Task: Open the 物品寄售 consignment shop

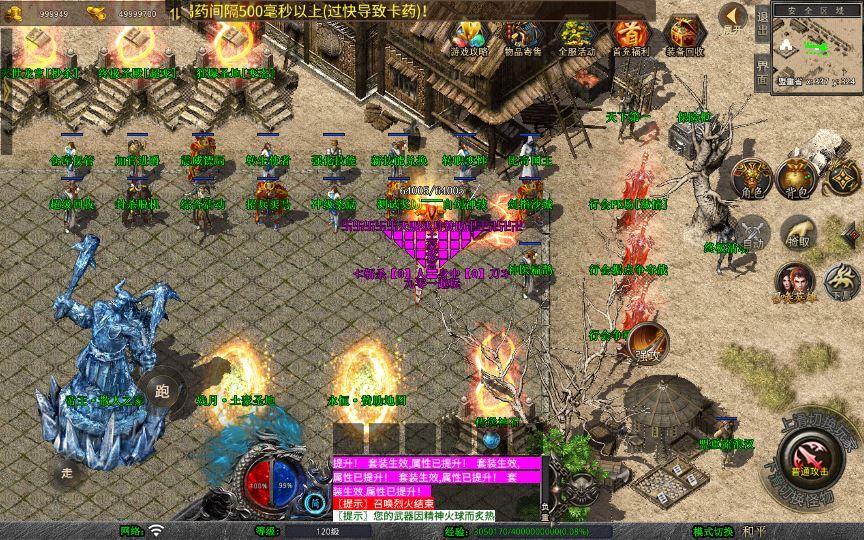Action: pos(521,37)
